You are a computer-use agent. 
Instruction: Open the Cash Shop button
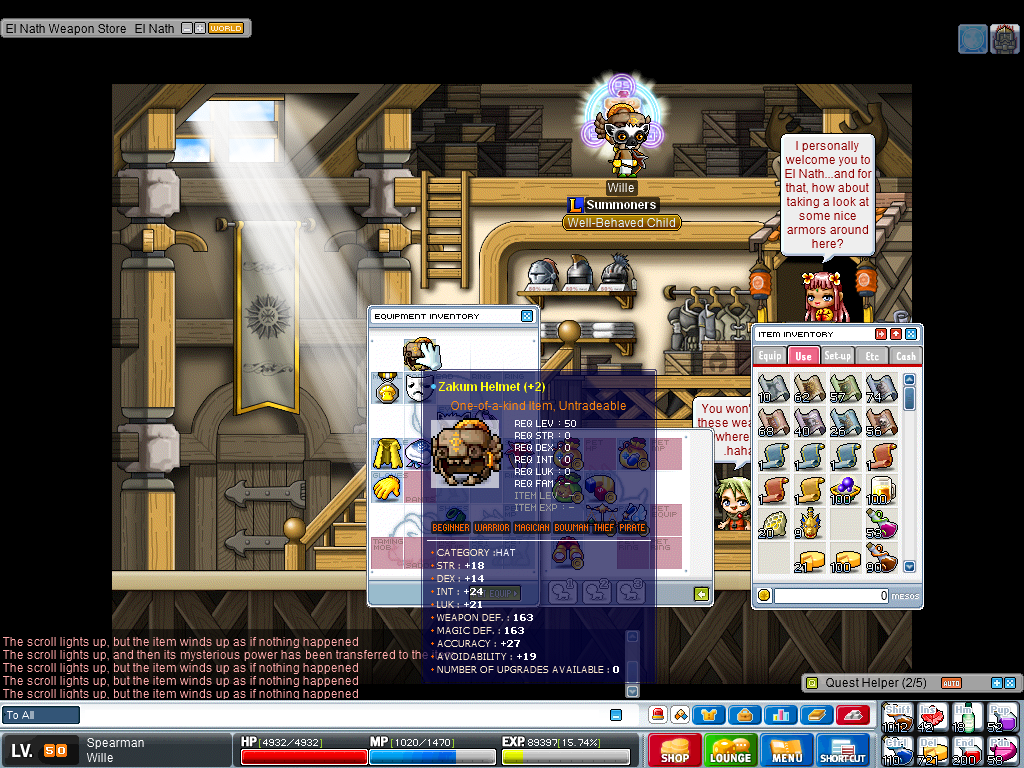674,750
